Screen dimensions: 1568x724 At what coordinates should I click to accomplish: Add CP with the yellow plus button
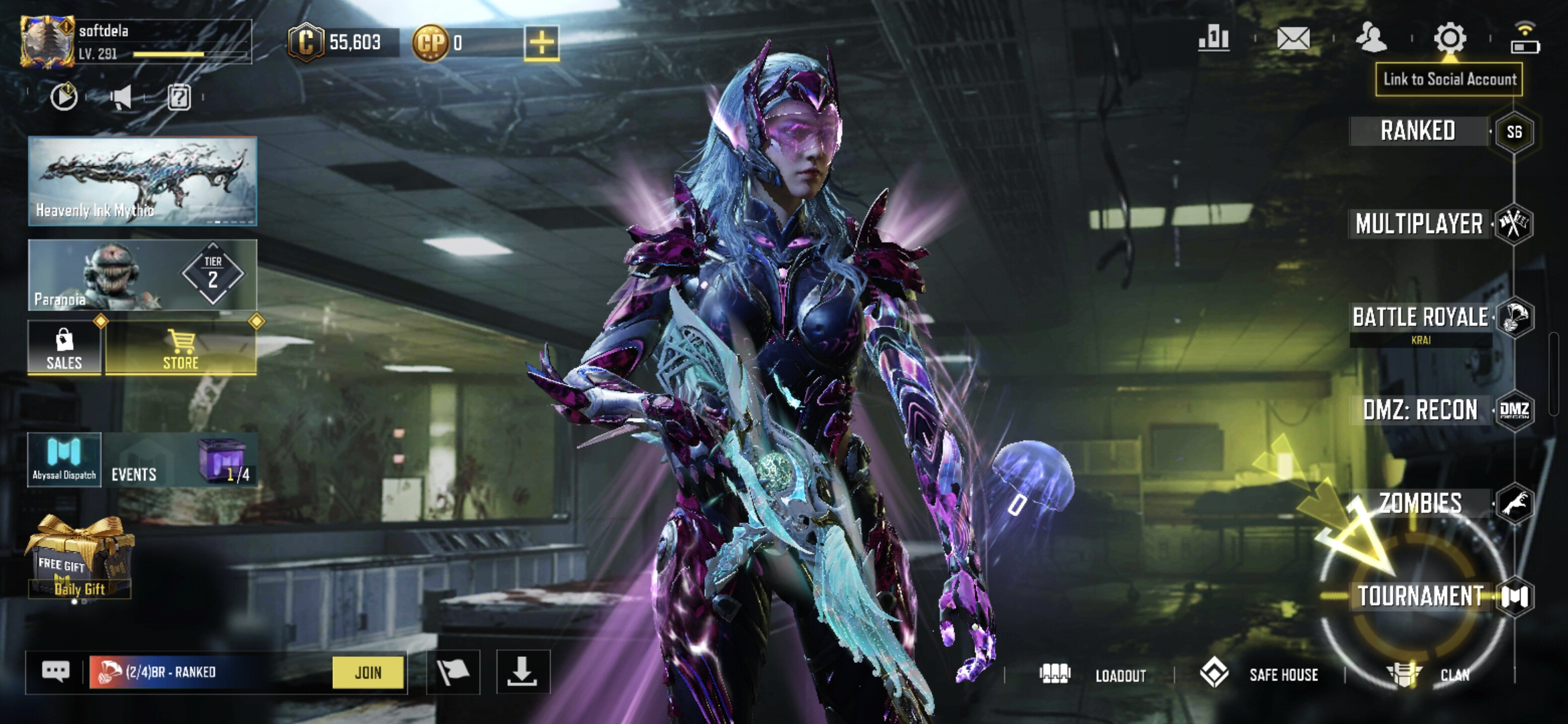[541, 43]
